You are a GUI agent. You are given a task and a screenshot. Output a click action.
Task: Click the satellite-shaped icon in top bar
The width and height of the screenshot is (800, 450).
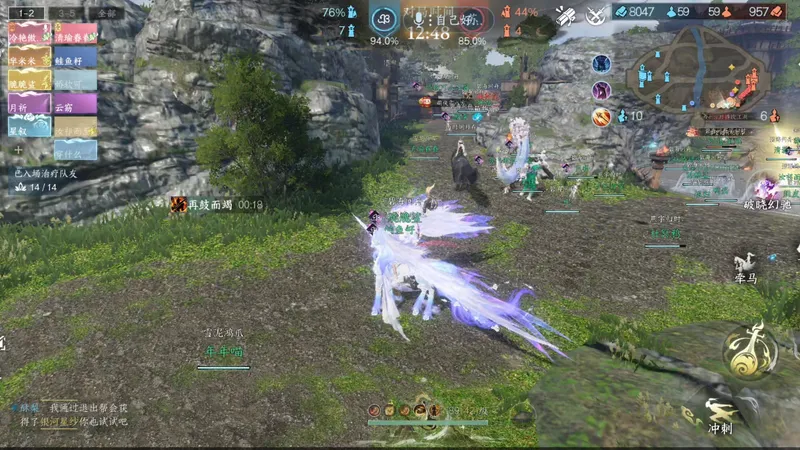pos(566,16)
